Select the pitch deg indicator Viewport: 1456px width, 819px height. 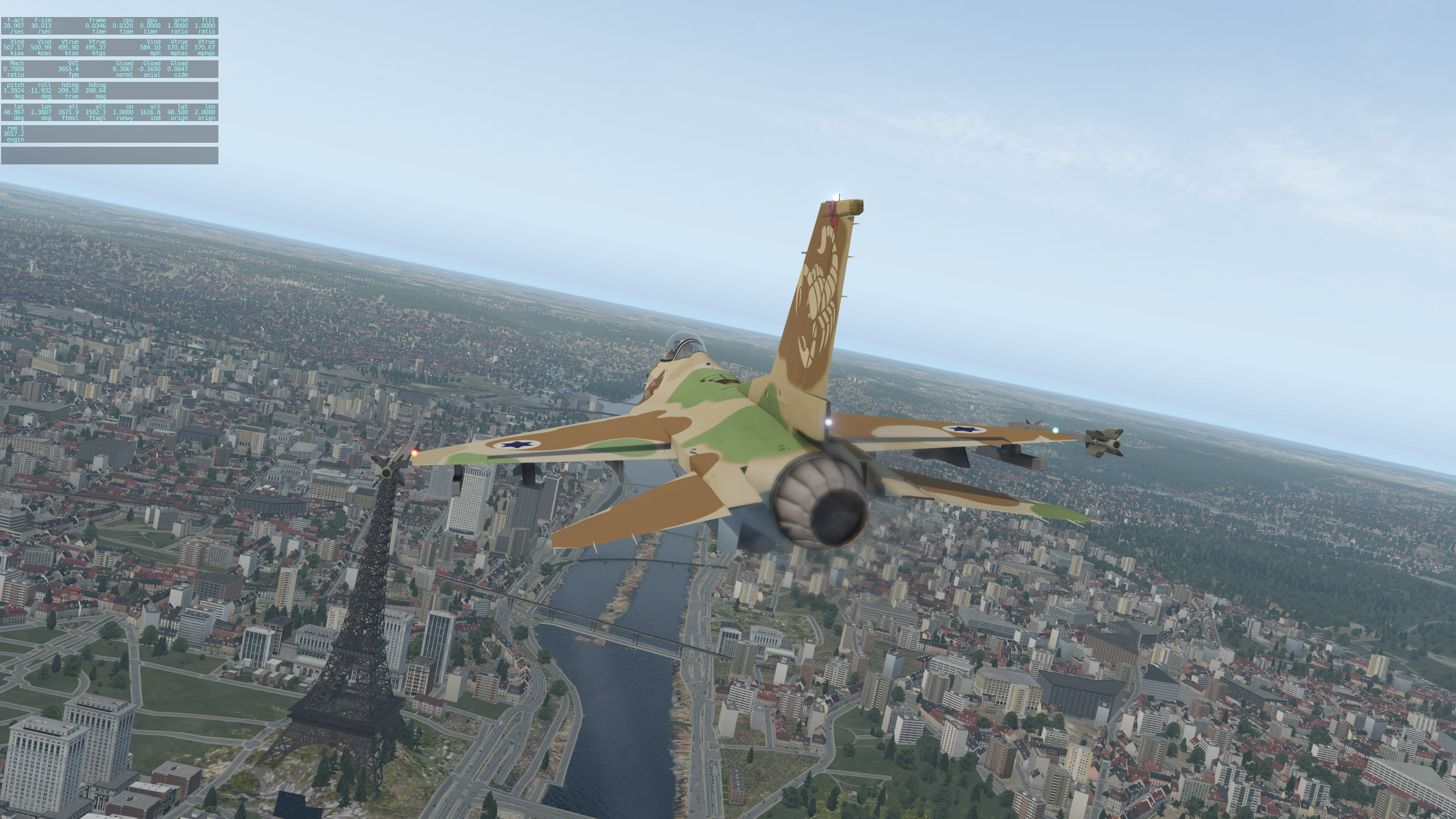[x=14, y=90]
